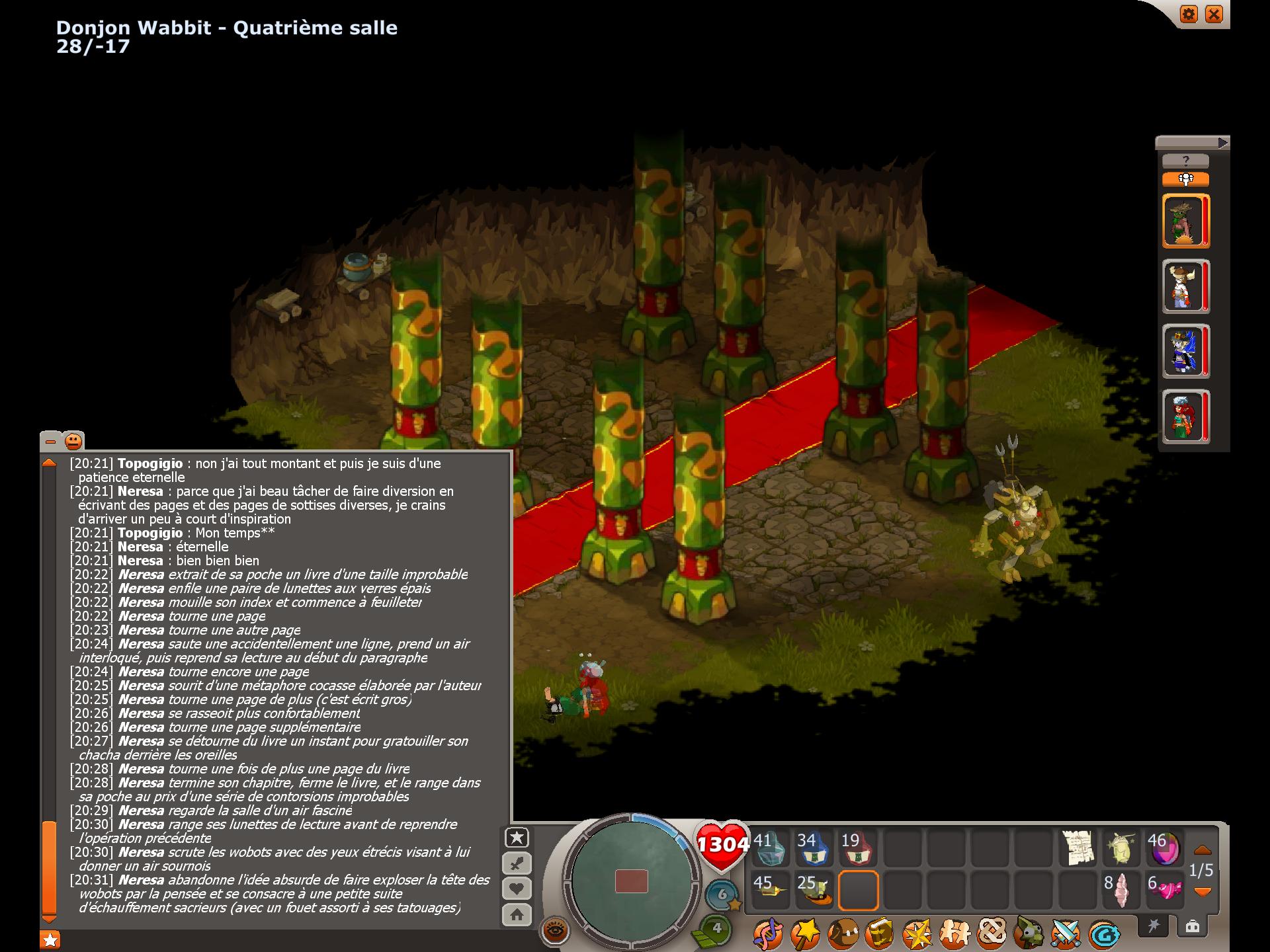Open options with the gear button

coord(1189,14)
